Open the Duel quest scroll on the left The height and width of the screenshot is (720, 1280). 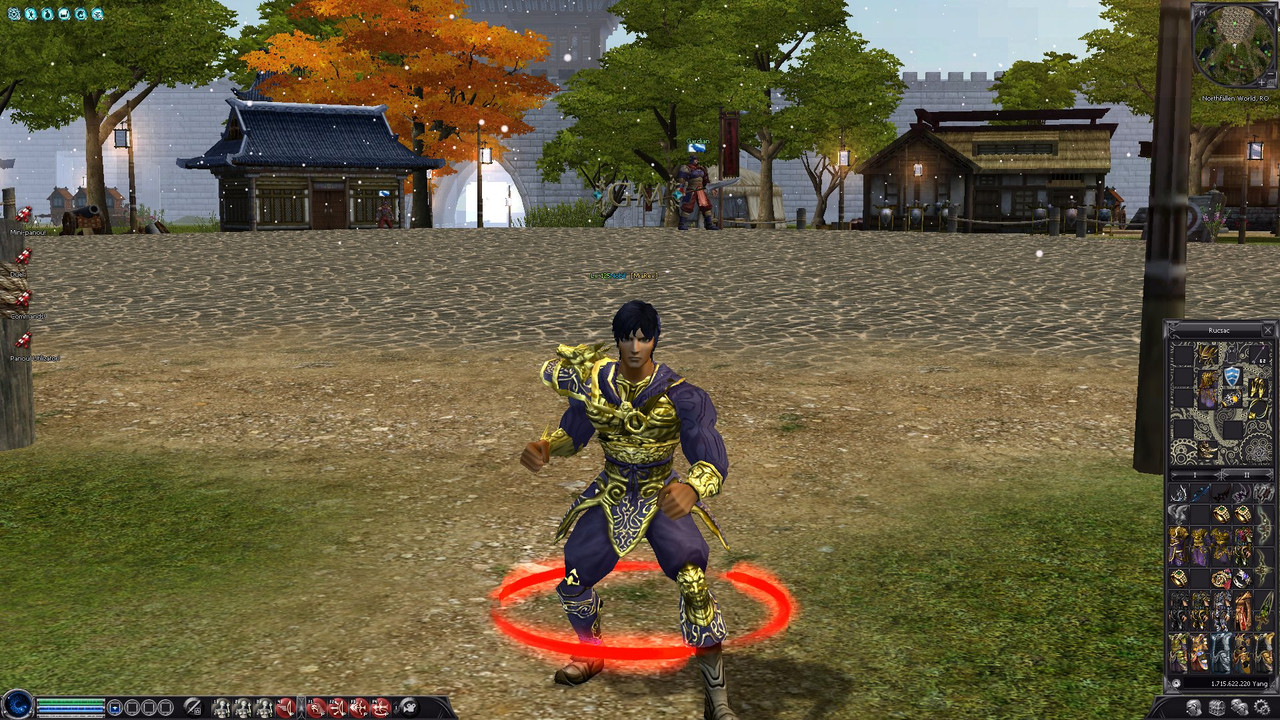click(22, 255)
